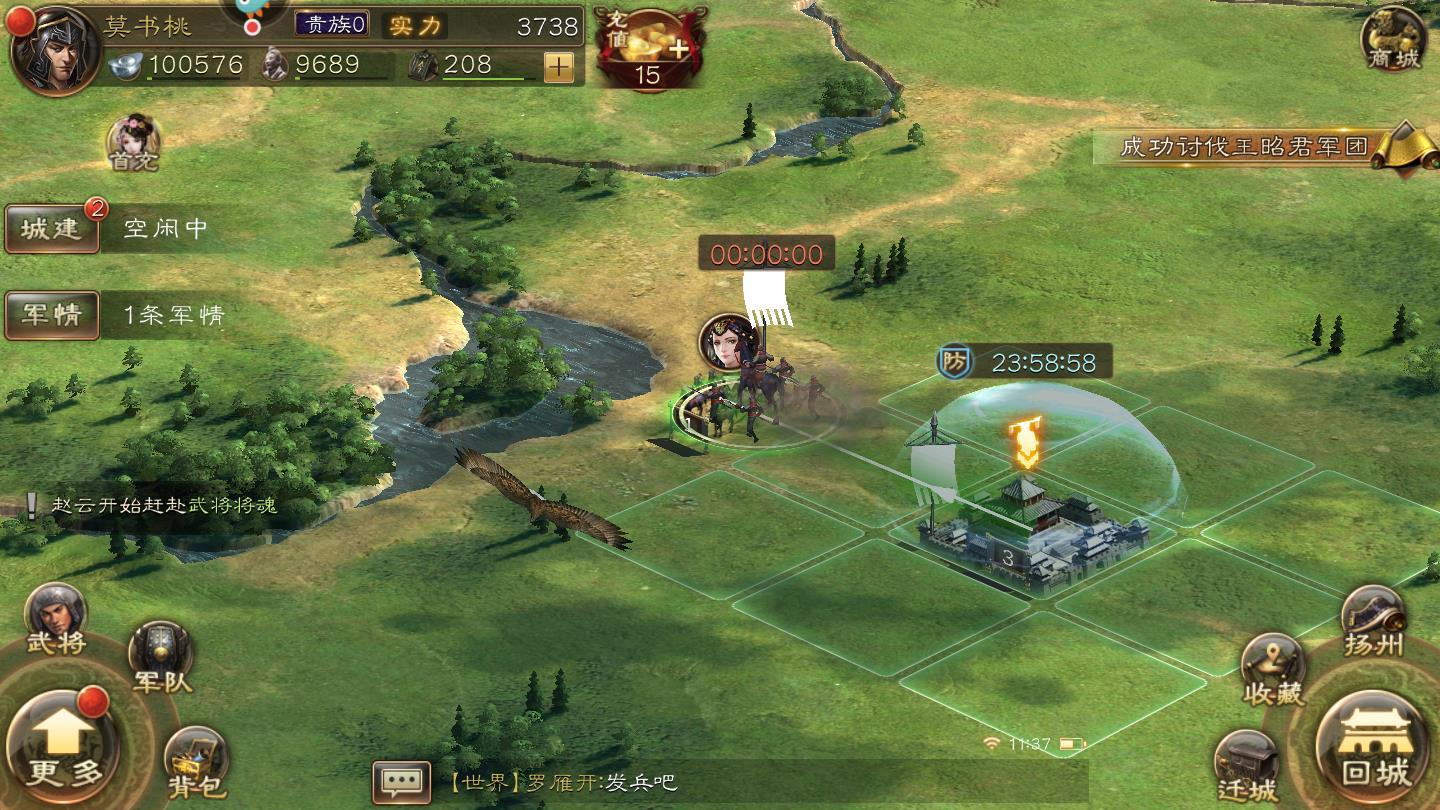
Task: Open the 武将 generals menu
Action: (56, 618)
